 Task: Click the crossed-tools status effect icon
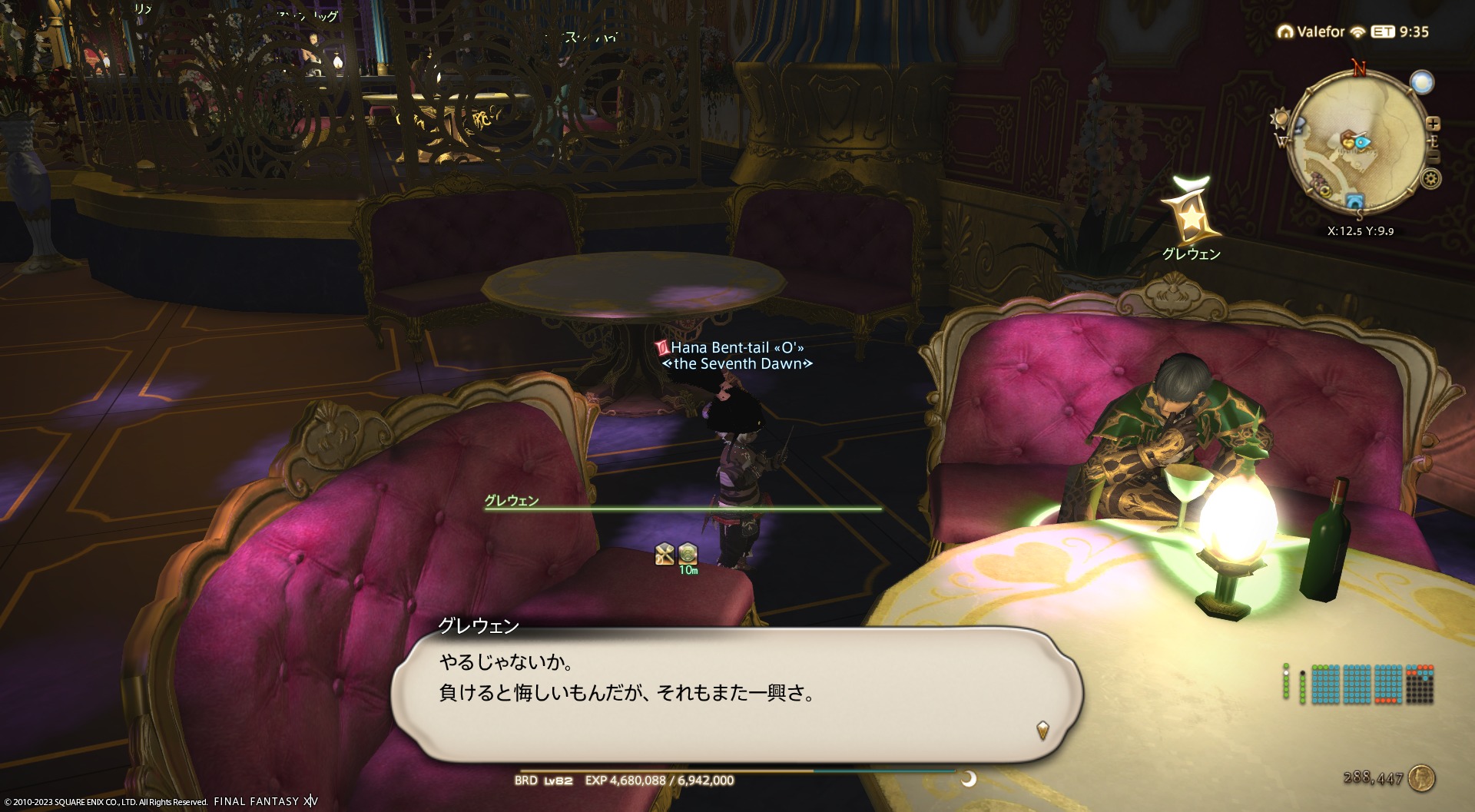tap(665, 553)
